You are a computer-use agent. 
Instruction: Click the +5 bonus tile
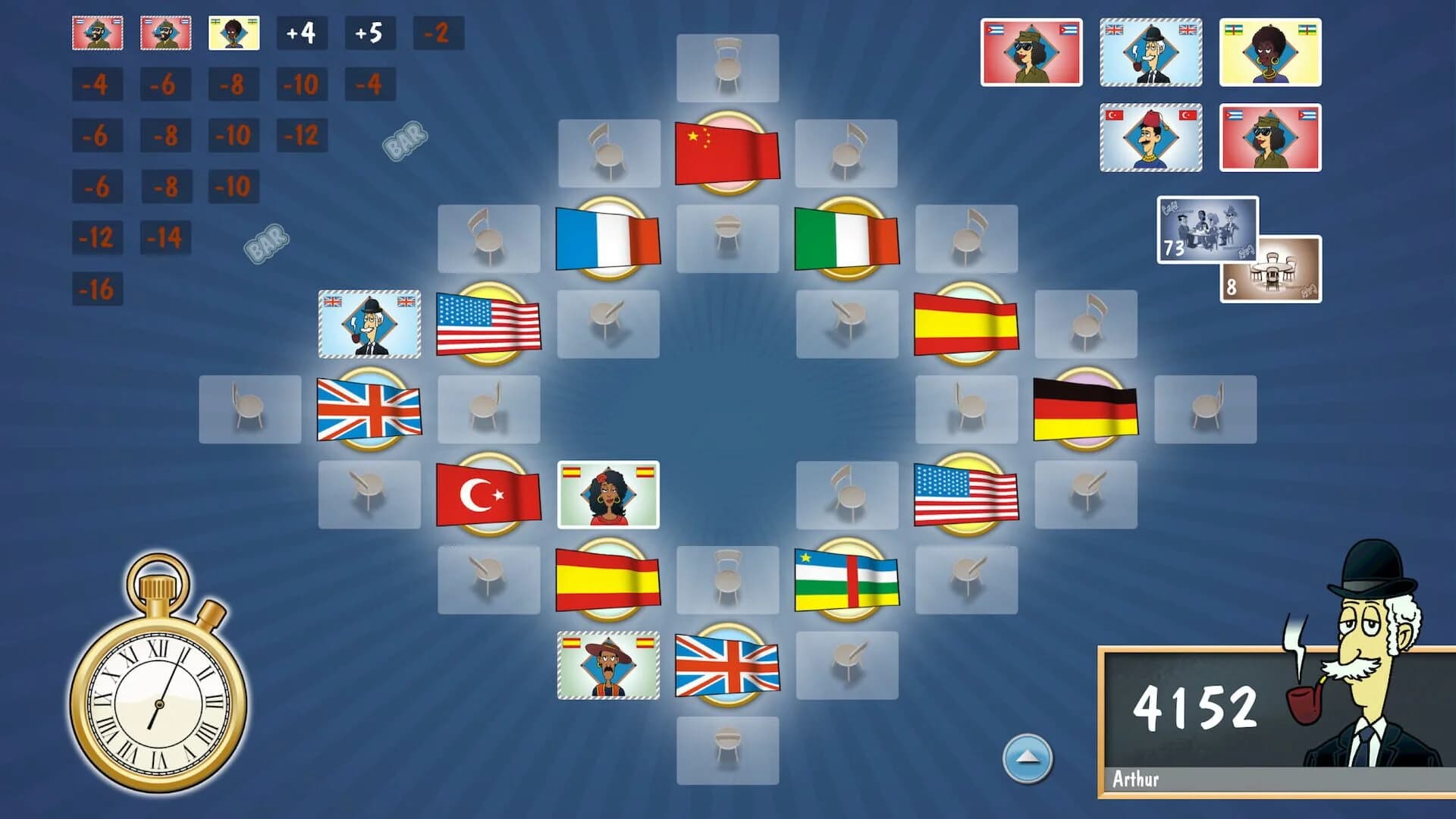click(x=371, y=33)
